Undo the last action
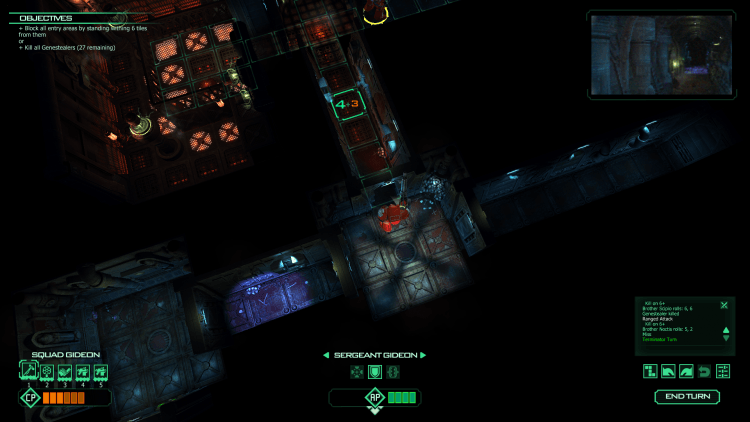750x422 pixels. coord(705,371)
